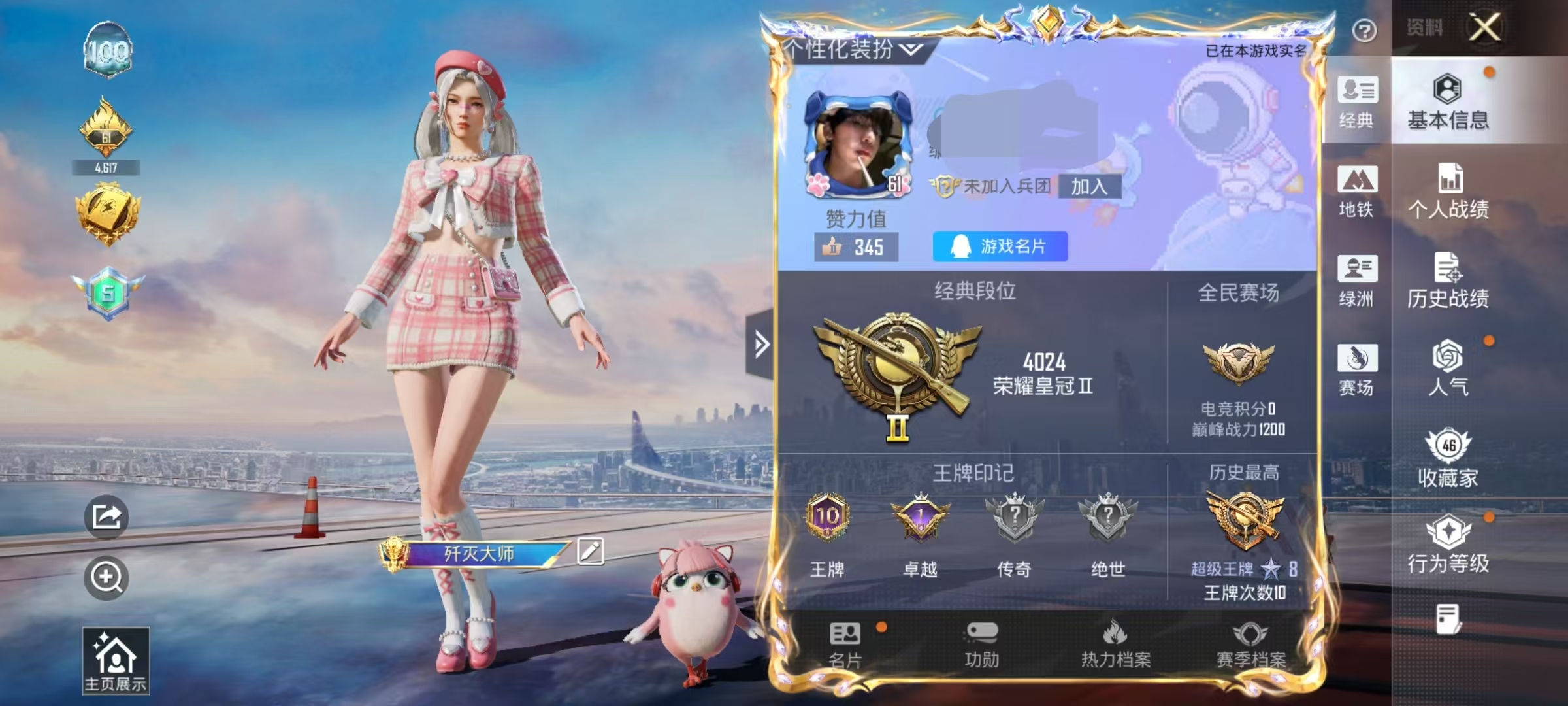Edit the 歼灭大师 title with pencil icon

click(590, 551)
